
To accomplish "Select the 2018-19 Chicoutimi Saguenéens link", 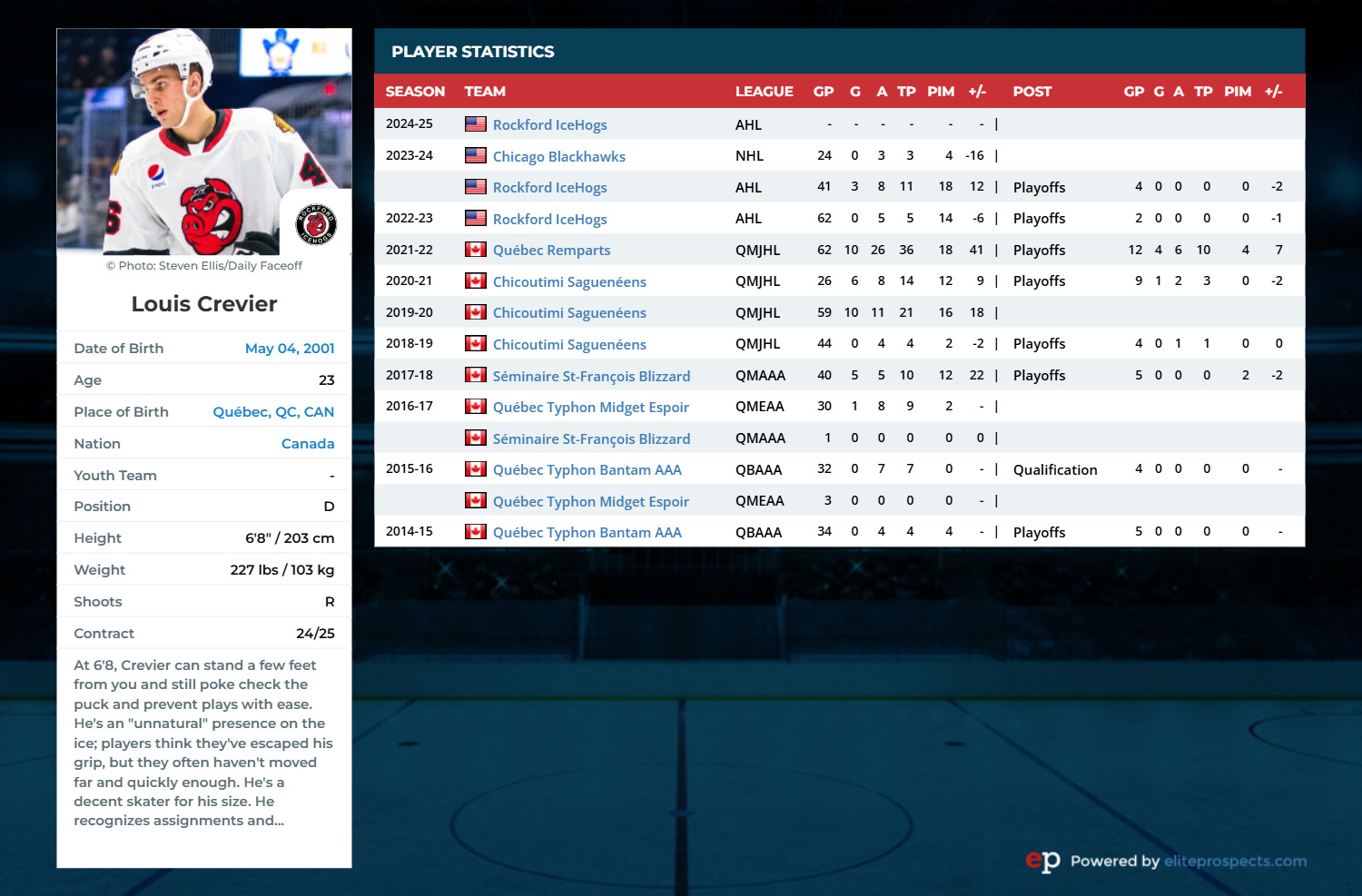I will (569, 345).
